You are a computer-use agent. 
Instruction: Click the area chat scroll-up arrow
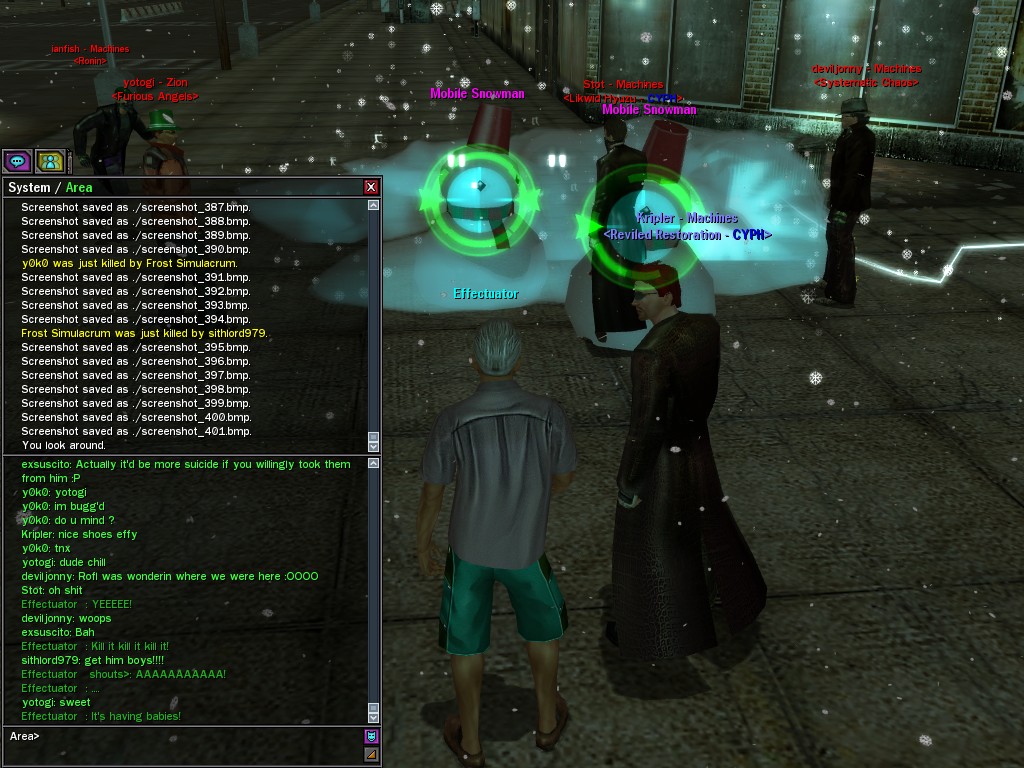point(374,463)
